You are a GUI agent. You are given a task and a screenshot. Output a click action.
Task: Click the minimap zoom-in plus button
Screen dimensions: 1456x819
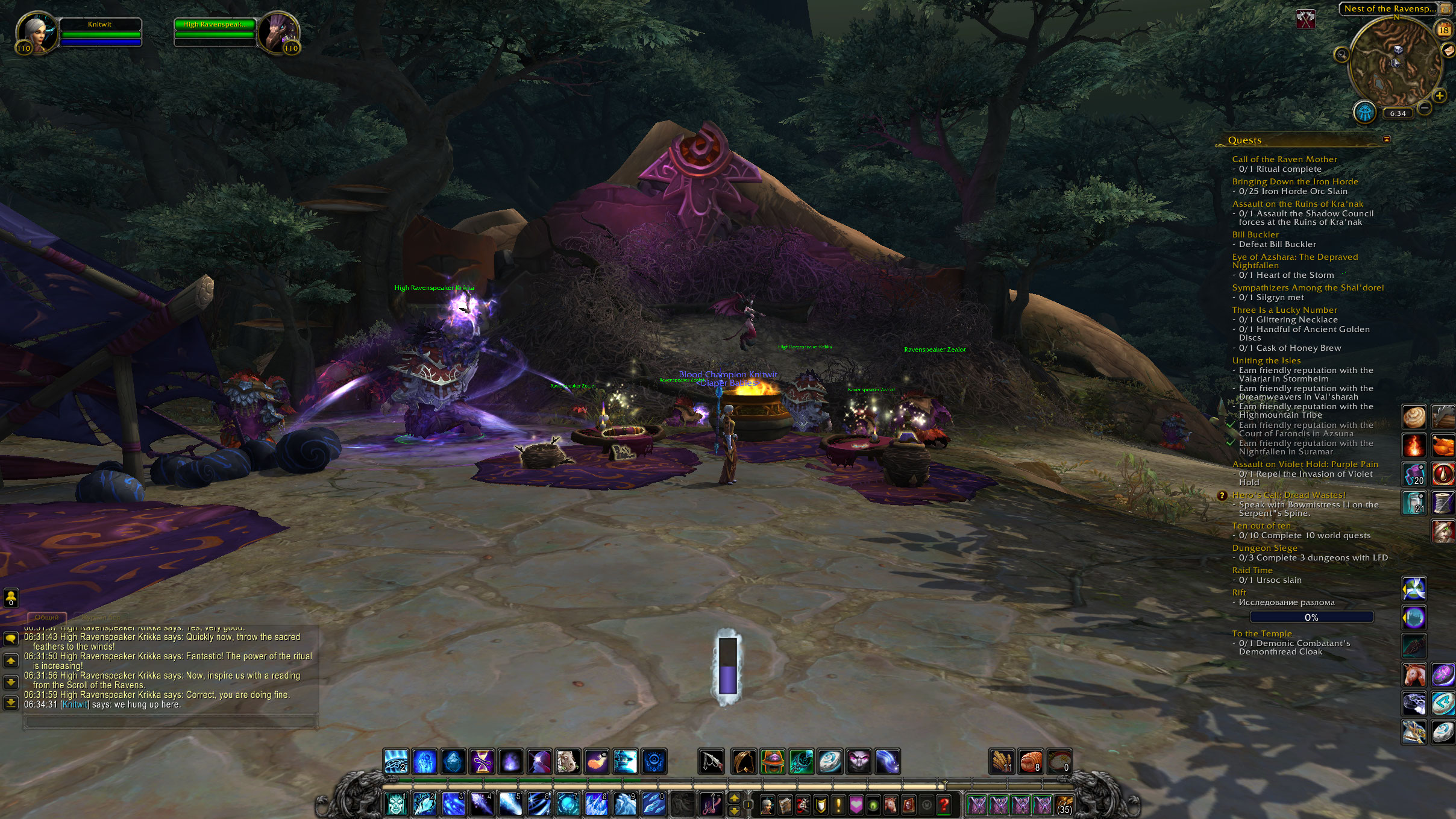pyautogui.click(x=1440, y=96)
